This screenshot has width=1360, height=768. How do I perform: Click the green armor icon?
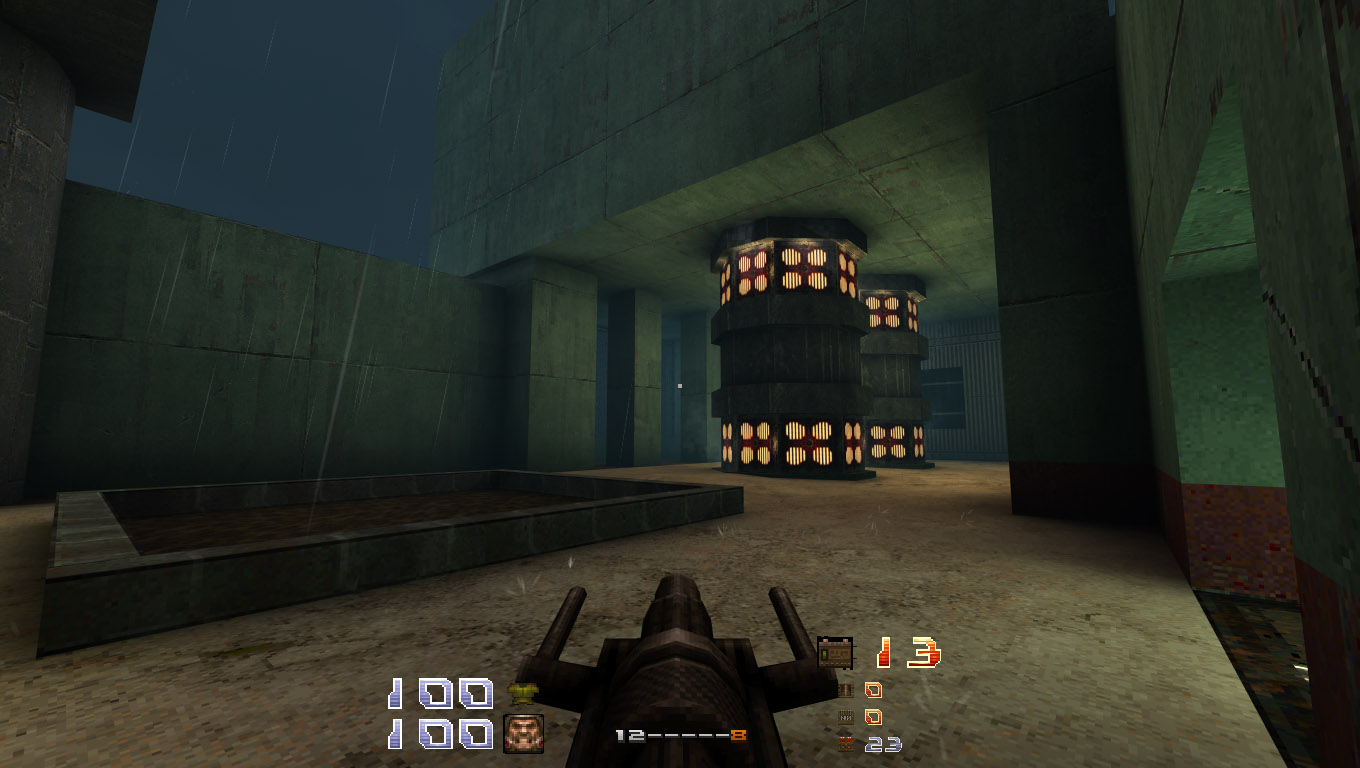pyautogui.click(x=525, y=692)
